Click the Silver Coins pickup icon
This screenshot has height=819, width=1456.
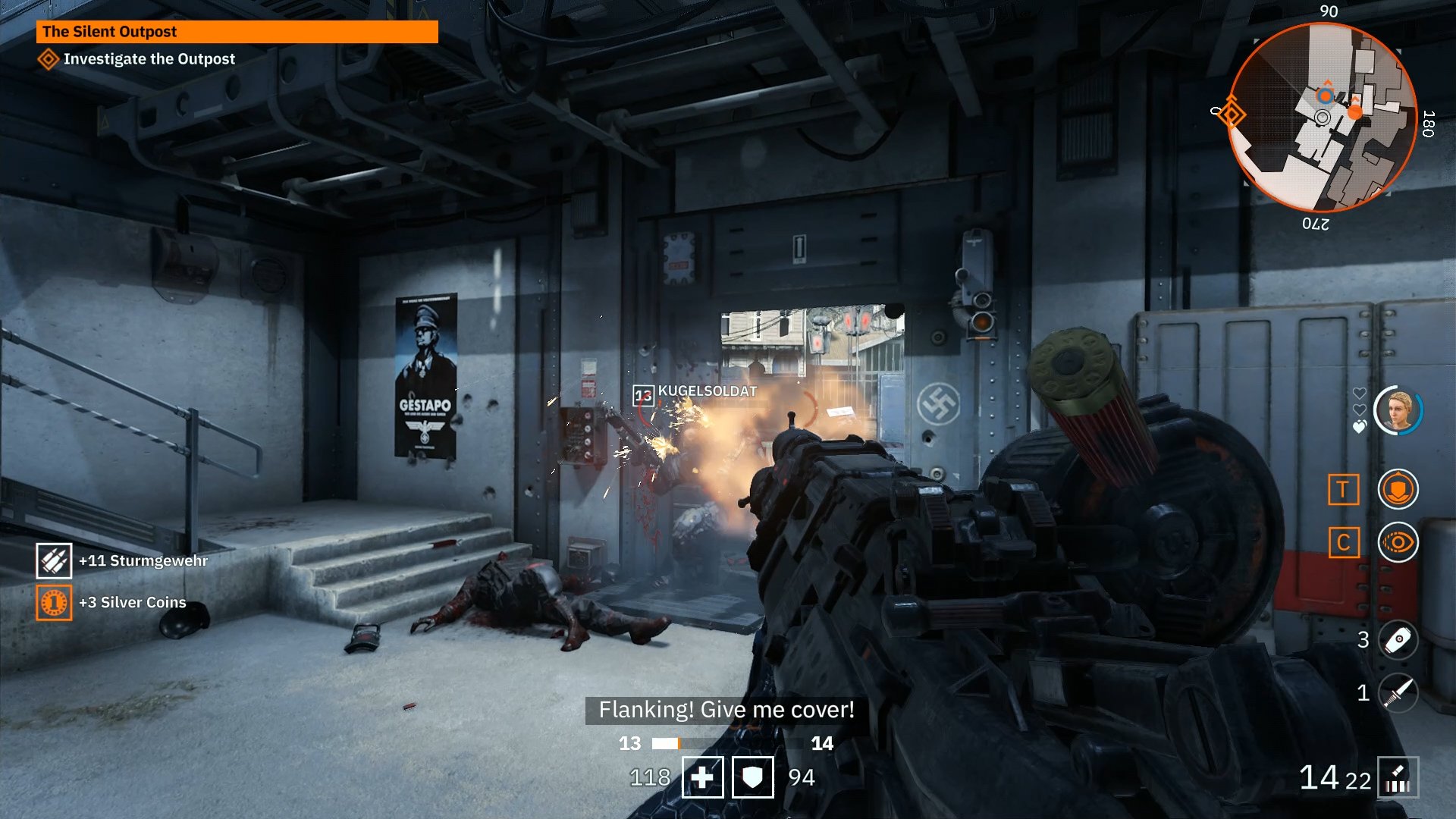point(53,602)
